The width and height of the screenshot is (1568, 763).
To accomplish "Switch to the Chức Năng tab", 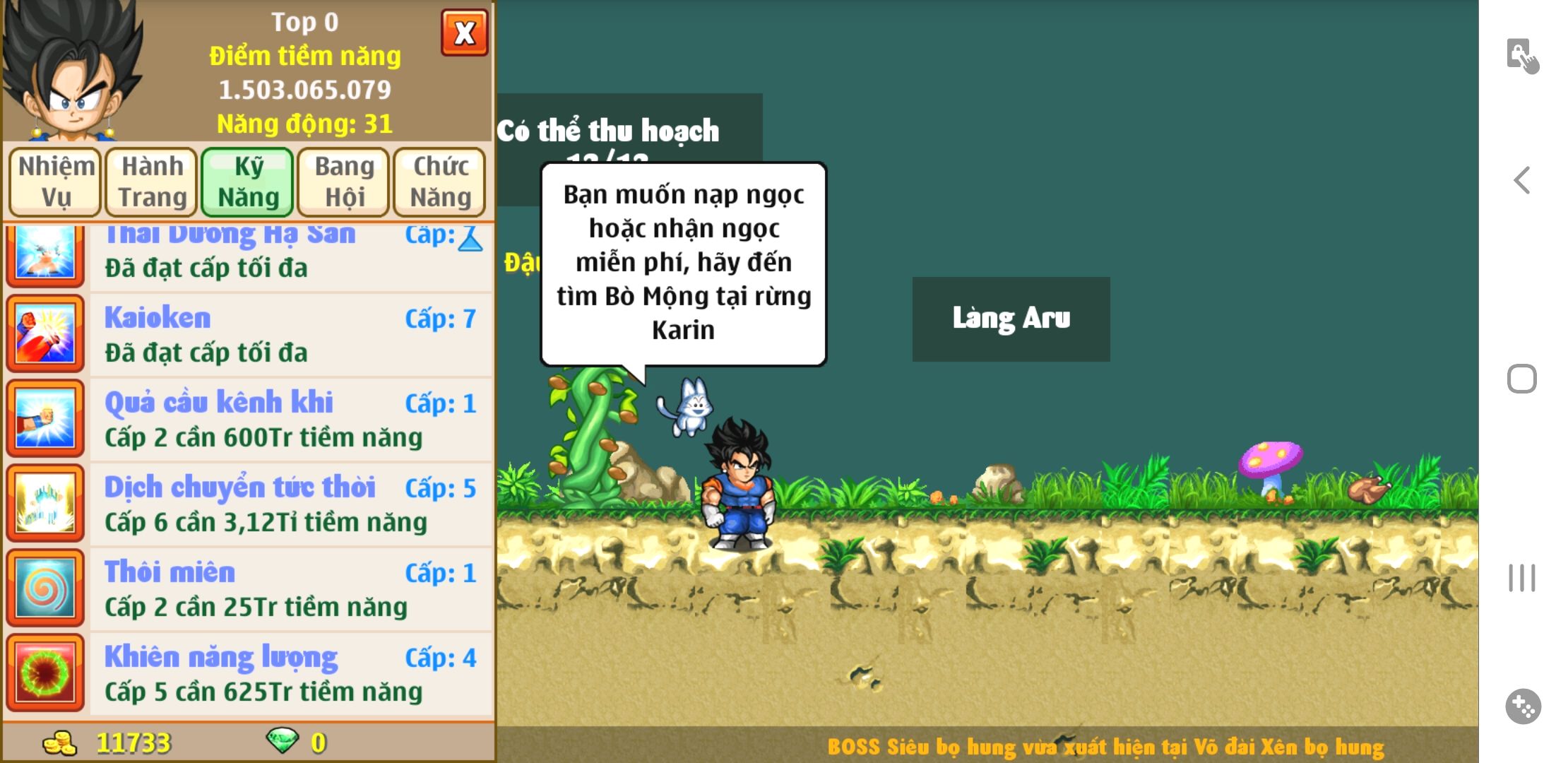I will pyautogui.click(x=440, y=182).
